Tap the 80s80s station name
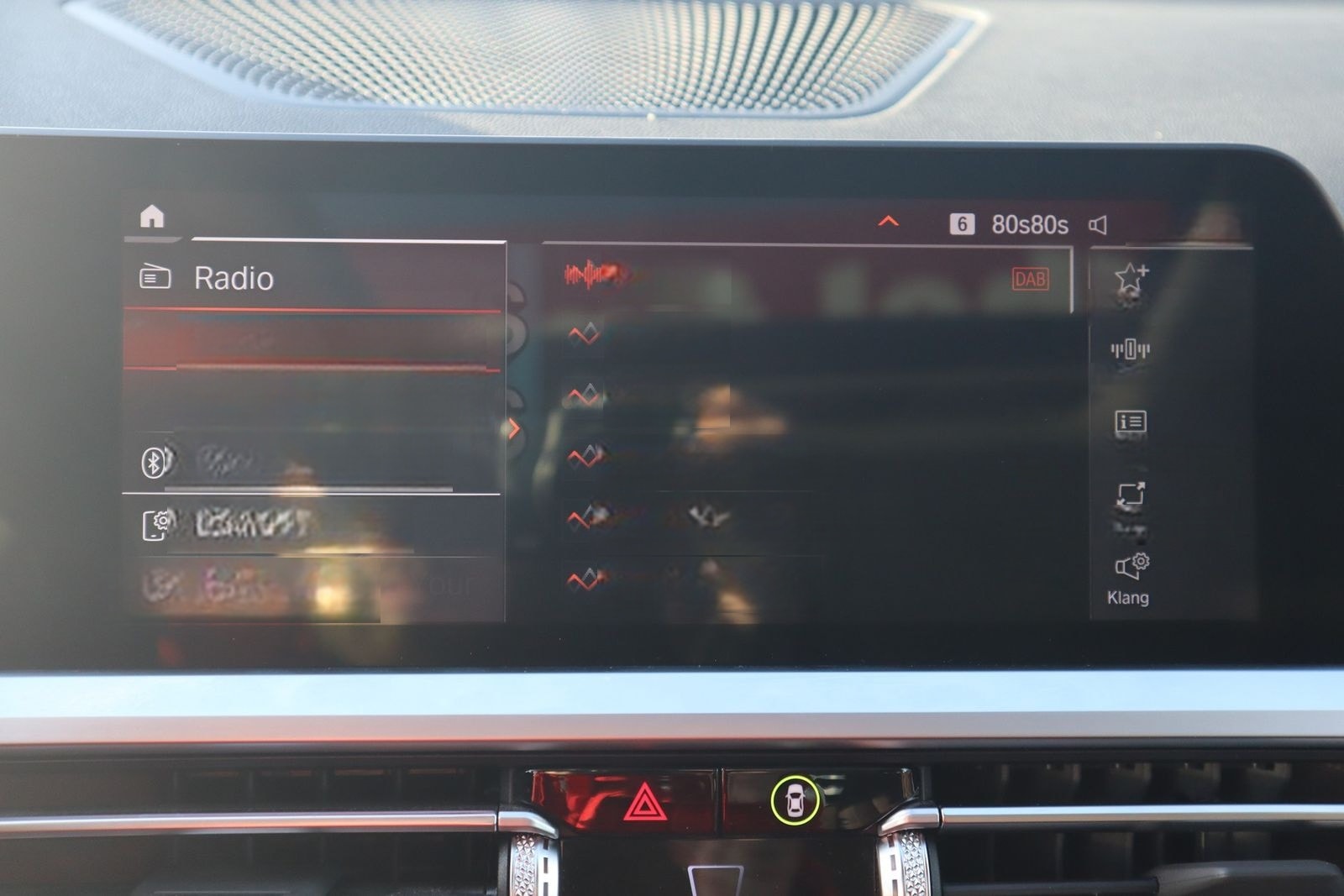This screenshot has height=896, width=1344. click(1026, 224)
